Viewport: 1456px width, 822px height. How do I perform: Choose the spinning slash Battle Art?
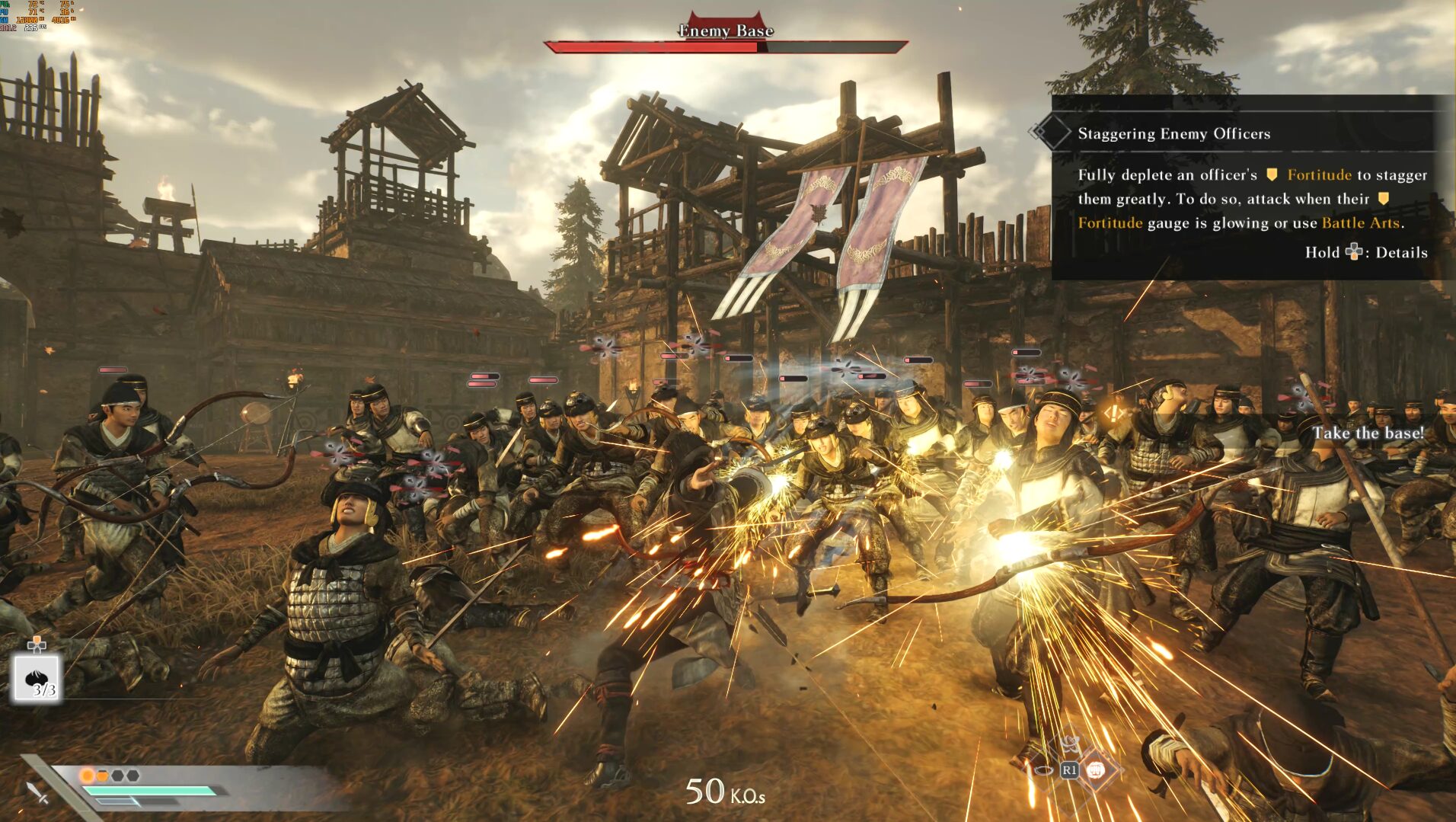[x=1070, y=744]
